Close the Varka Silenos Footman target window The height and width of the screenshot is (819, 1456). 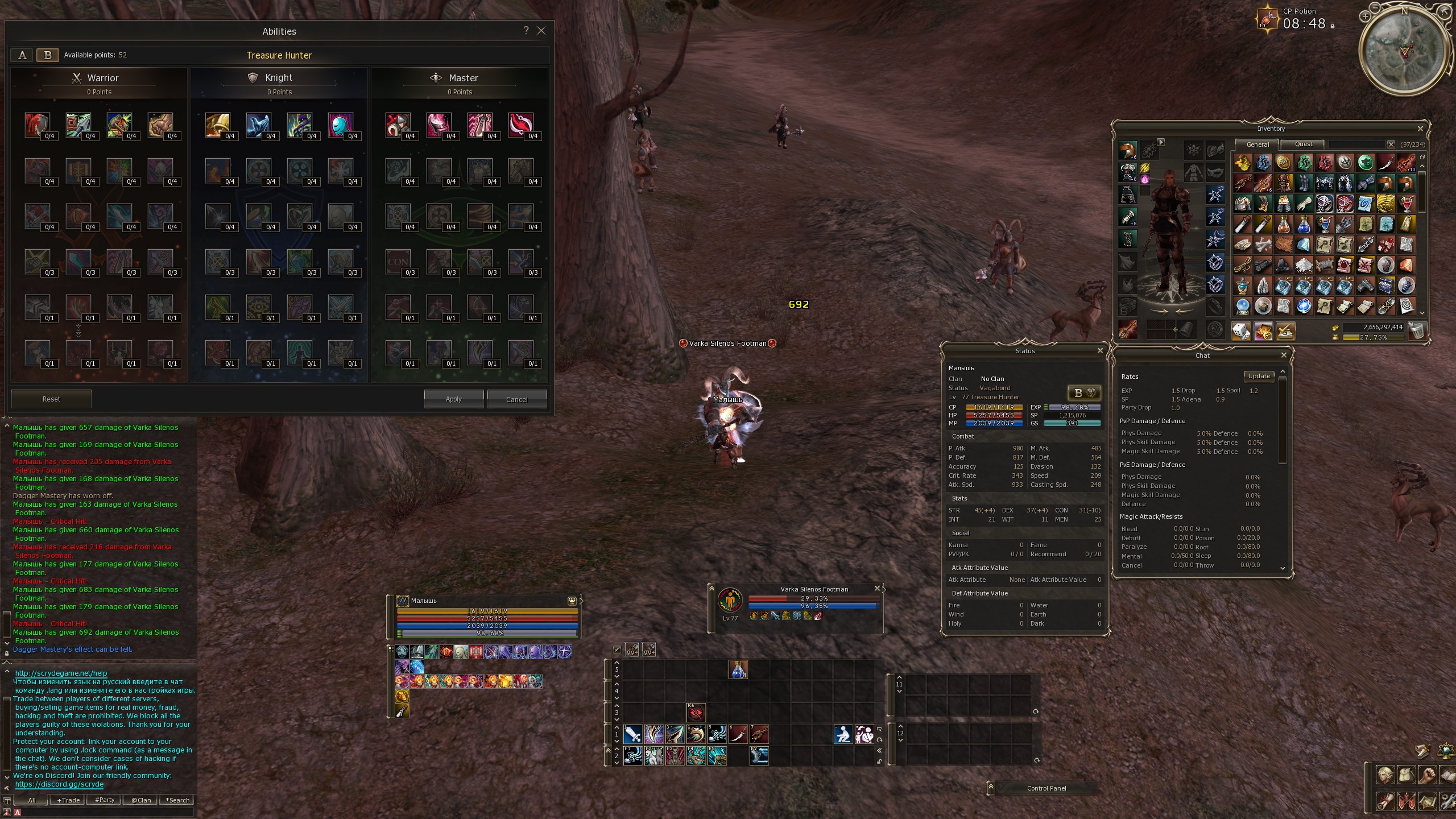click(877, 589)
